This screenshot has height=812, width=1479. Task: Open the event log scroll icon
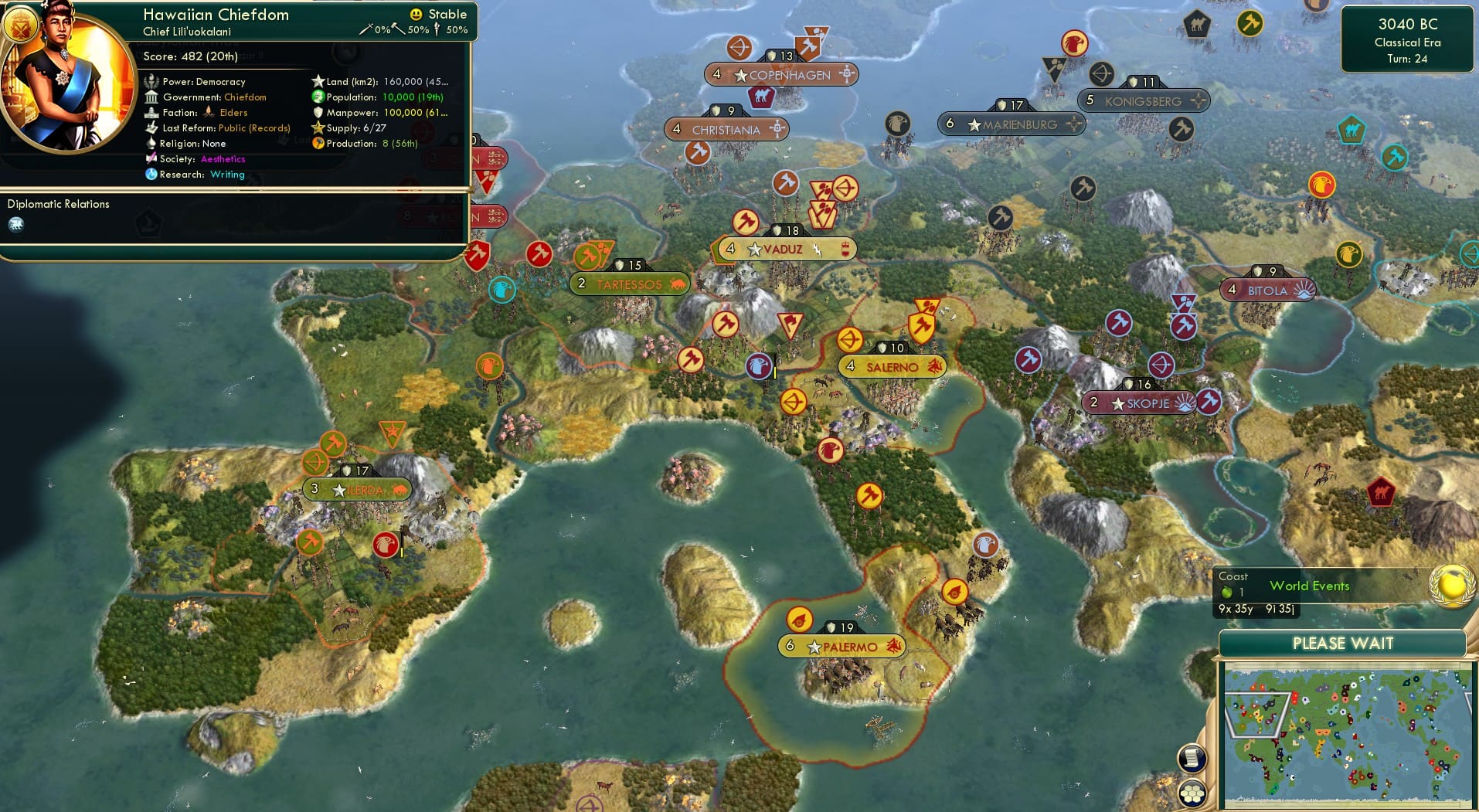click(x=1192, y=757)
